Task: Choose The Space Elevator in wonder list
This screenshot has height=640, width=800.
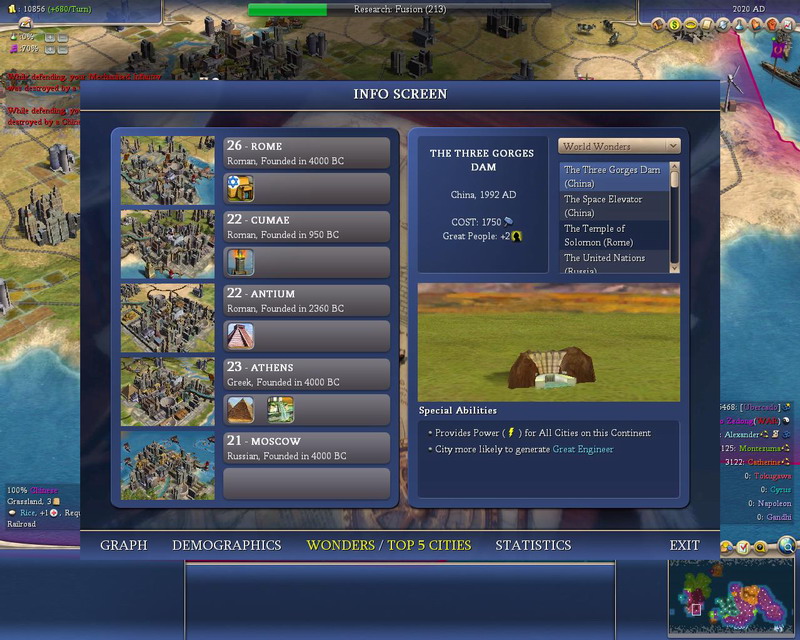Action: coord(612,206)
